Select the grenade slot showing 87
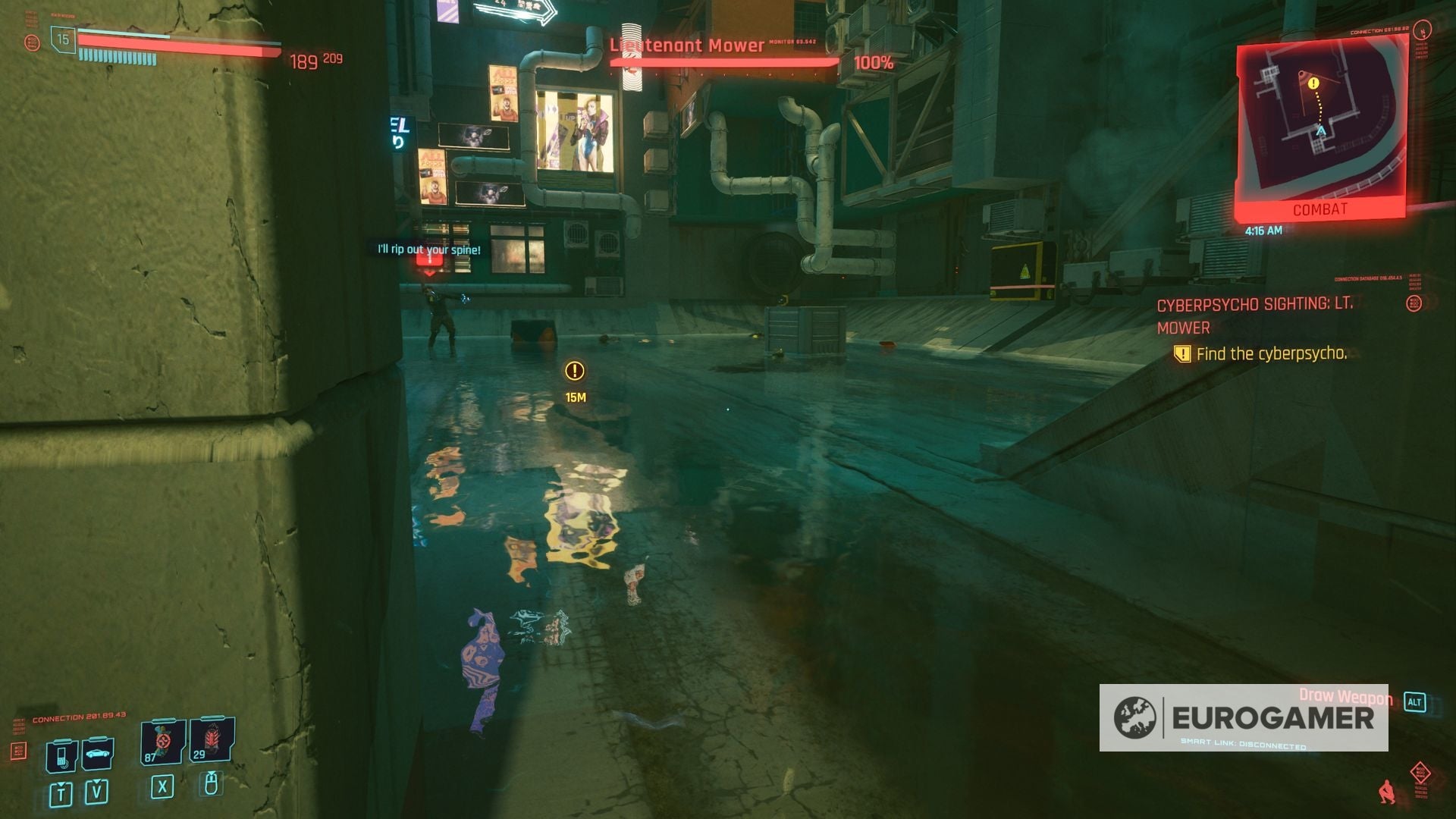The height and width of the screenshot is (819, 1456). click(162, 742)
